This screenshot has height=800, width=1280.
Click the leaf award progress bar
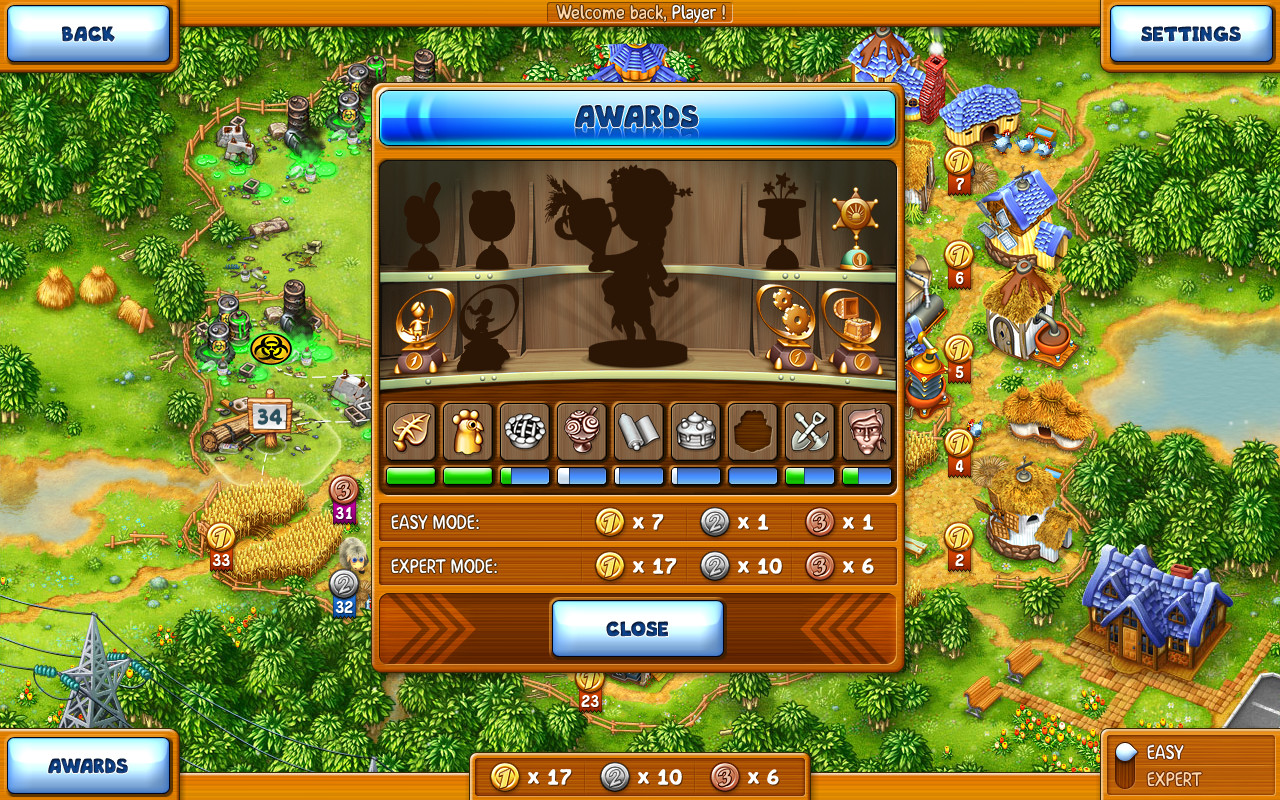(411, 477)
